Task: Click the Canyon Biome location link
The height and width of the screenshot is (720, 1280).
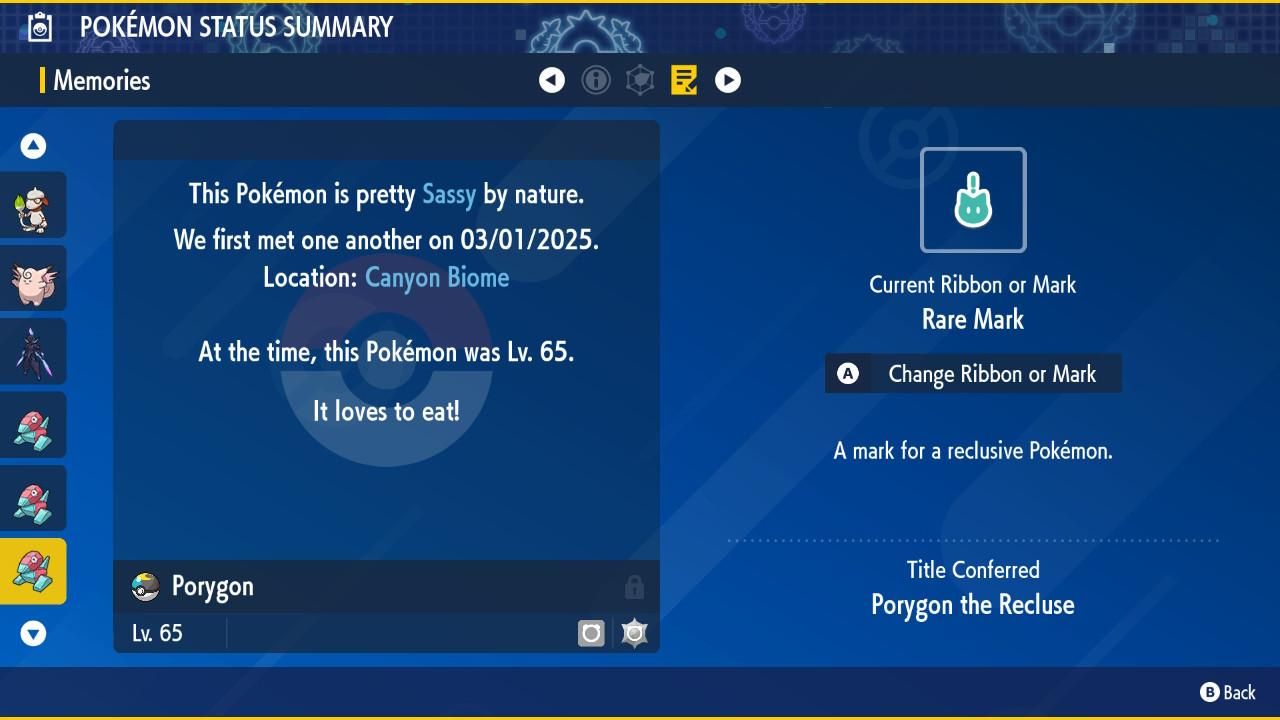Action: point(436,277)
